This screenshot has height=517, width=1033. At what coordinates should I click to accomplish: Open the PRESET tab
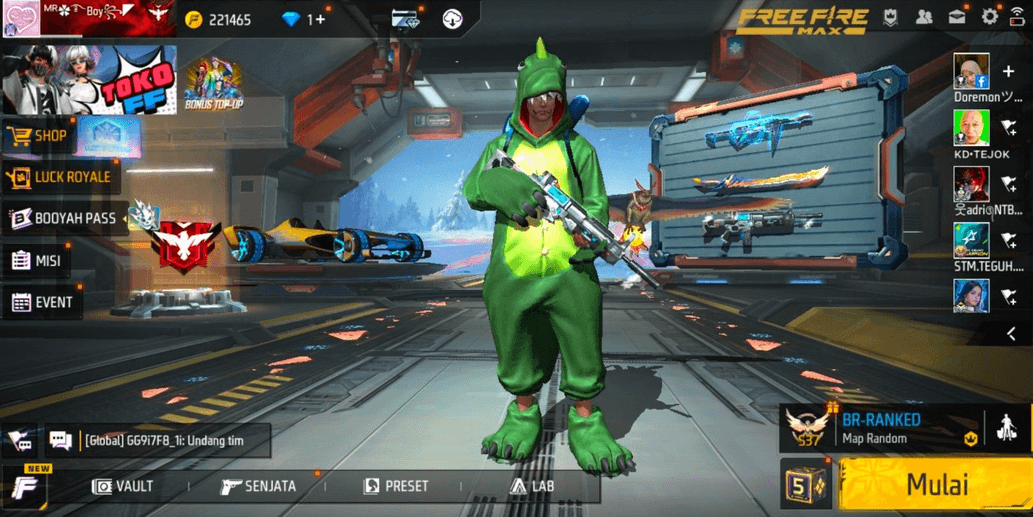395,486
